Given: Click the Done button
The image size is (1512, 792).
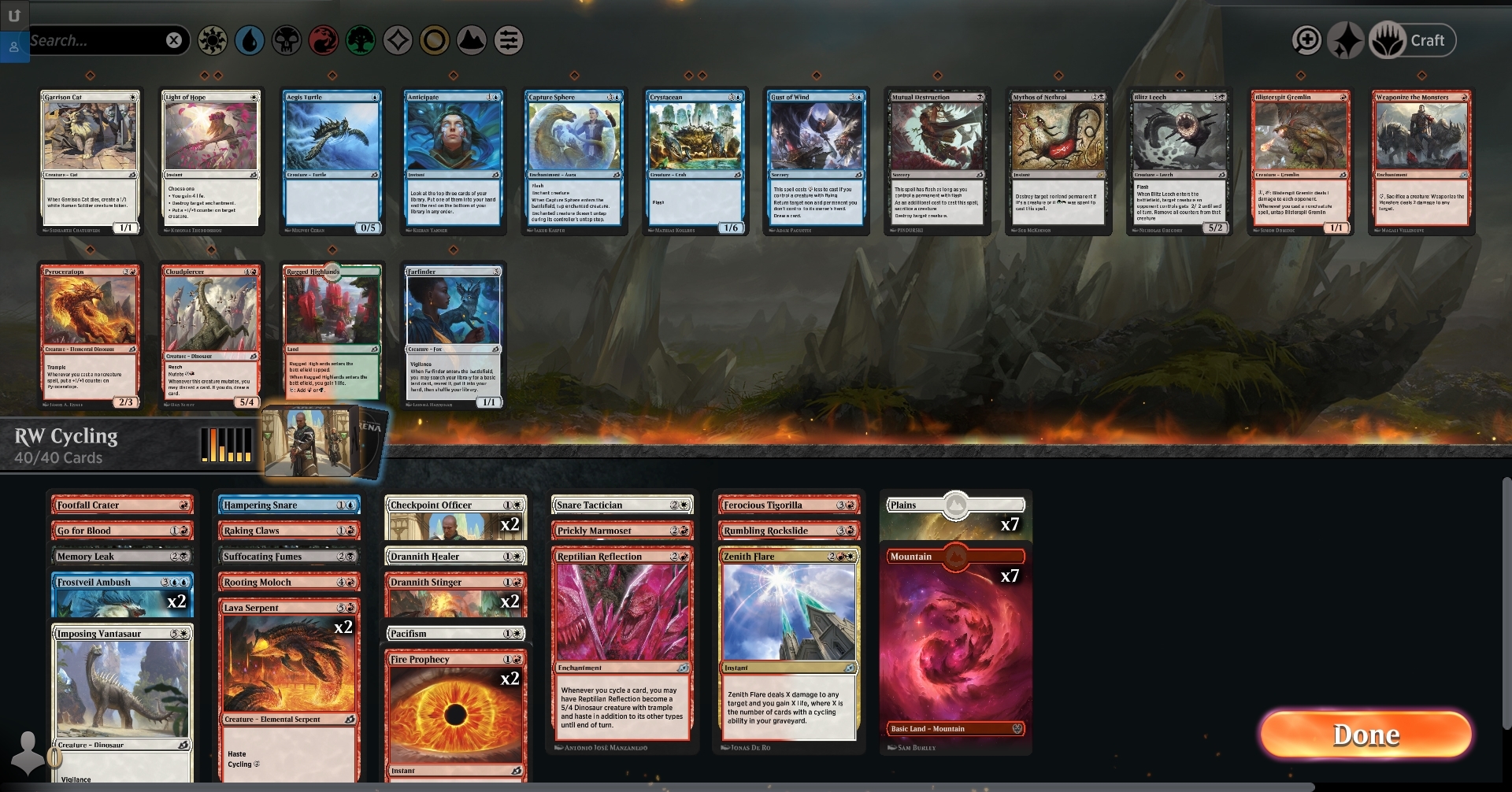Looking at the screenshot, I should click(x=1365, y=735).
